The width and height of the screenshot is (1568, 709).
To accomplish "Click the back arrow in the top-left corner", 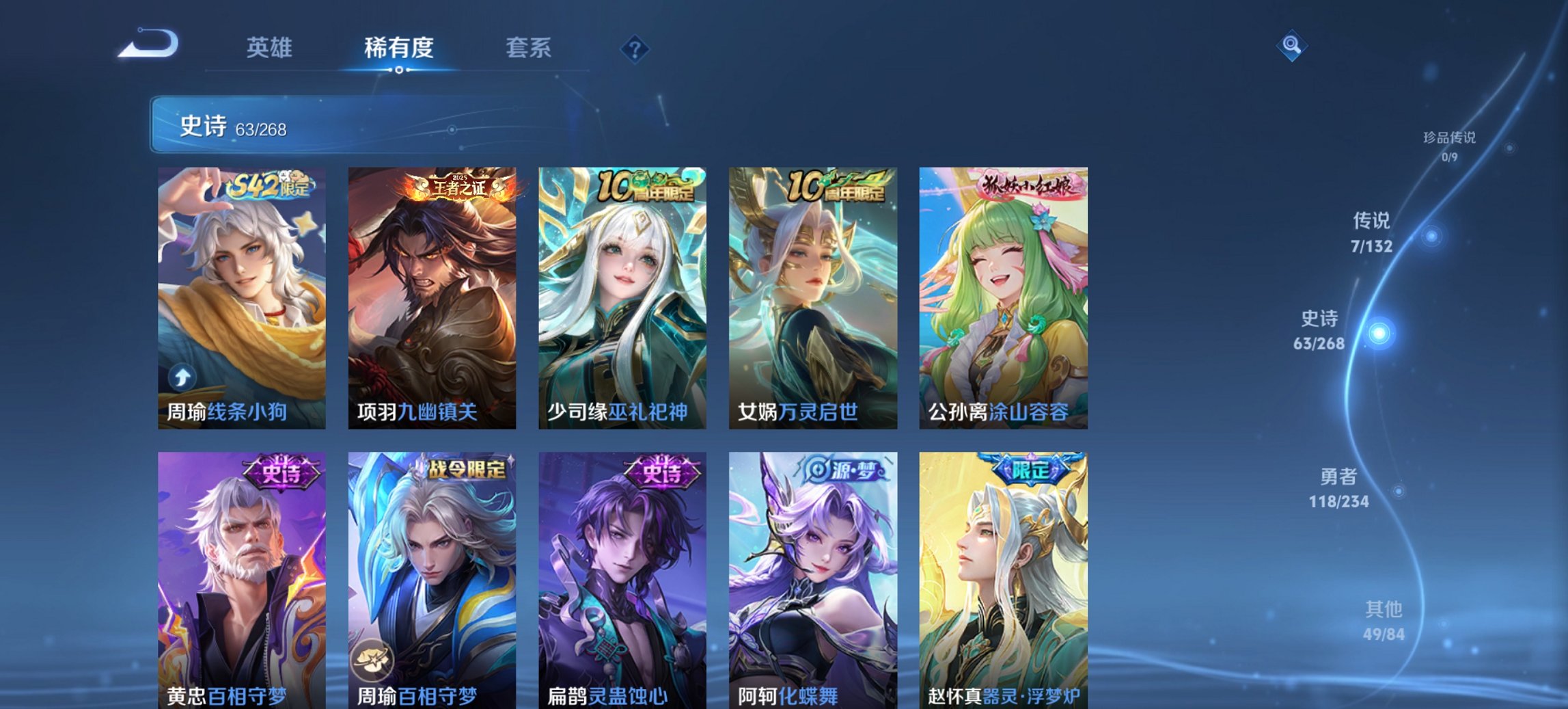I will point(147,42).
